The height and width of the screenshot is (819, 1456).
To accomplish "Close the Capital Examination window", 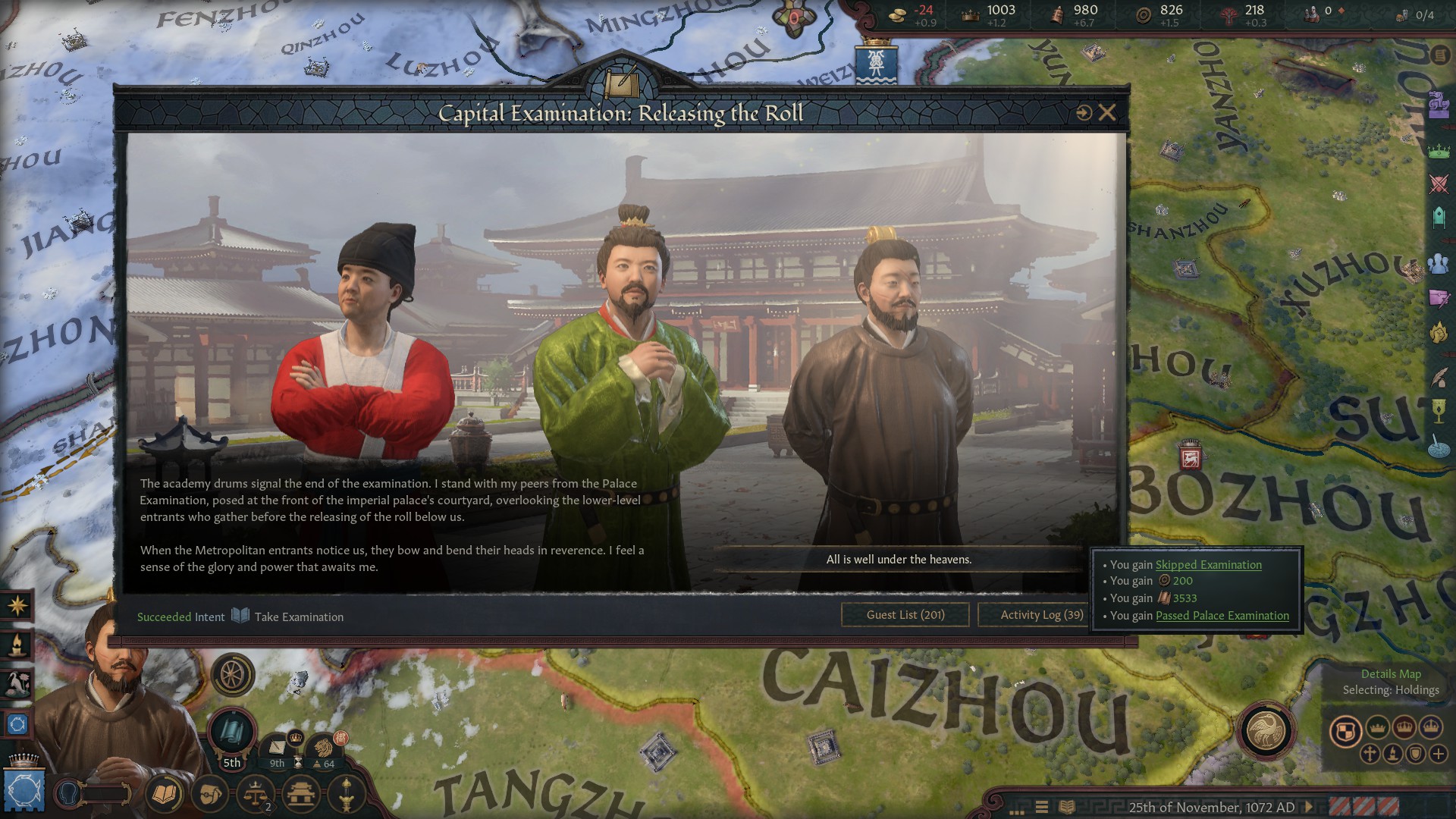I will (x=1107, y=113).
